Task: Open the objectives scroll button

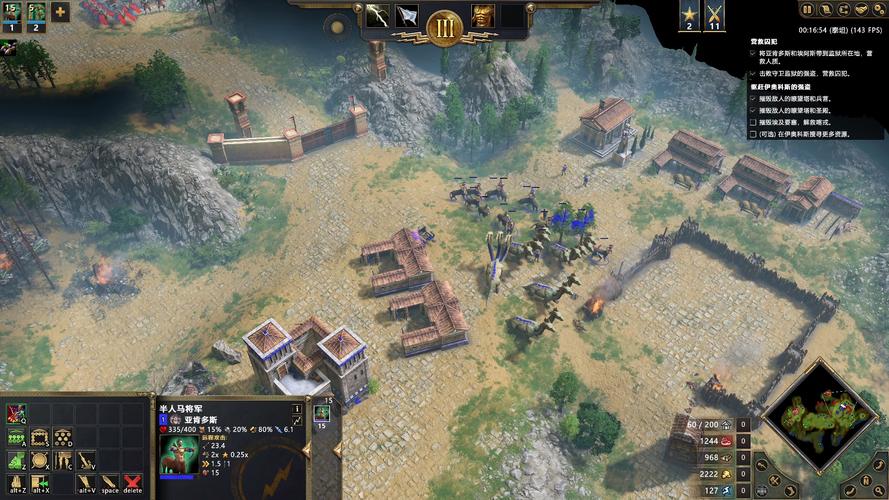Action: [825, 9]
